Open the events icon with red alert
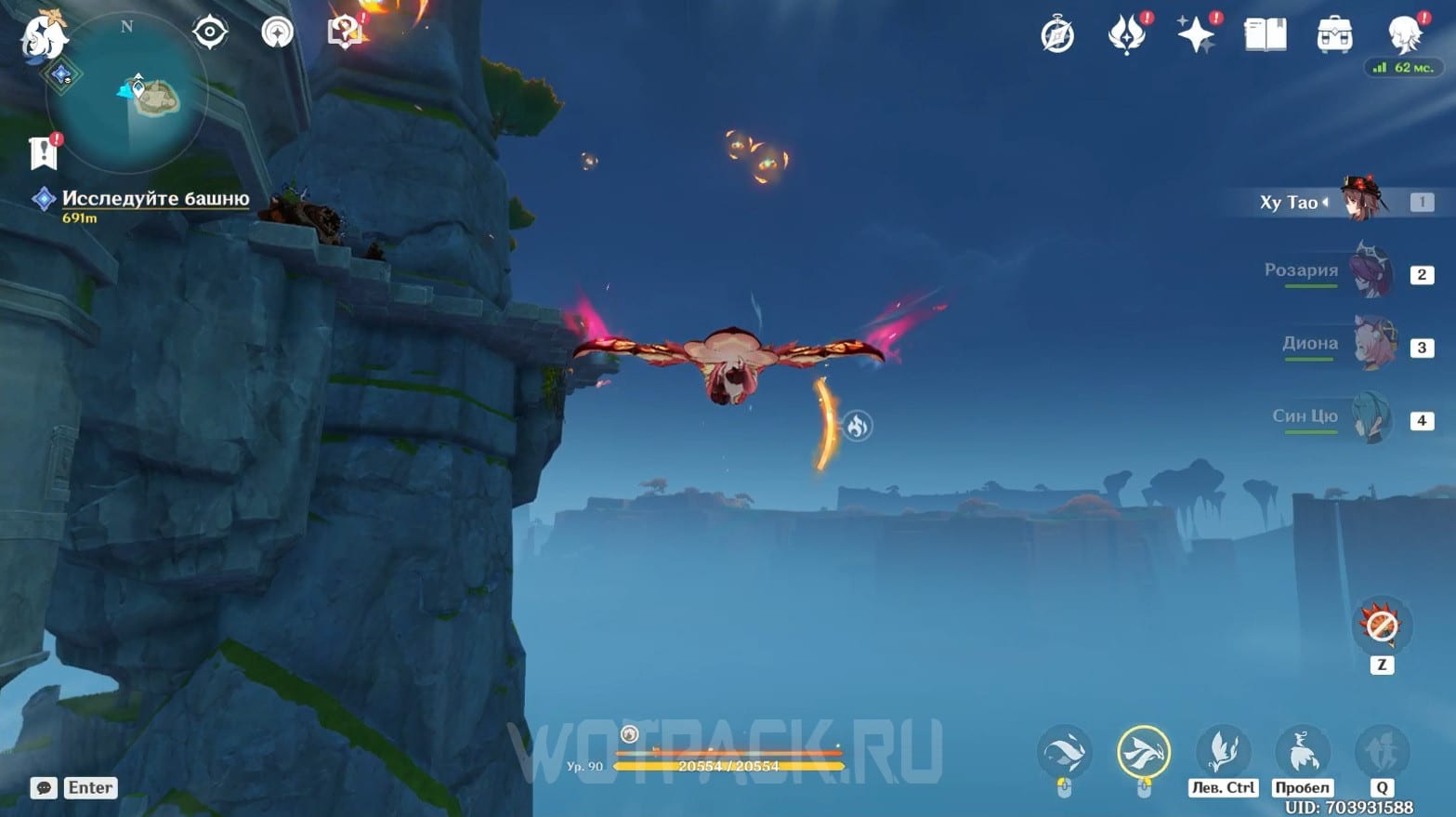Screen dimensions: 1456x817 [1127, 35]
